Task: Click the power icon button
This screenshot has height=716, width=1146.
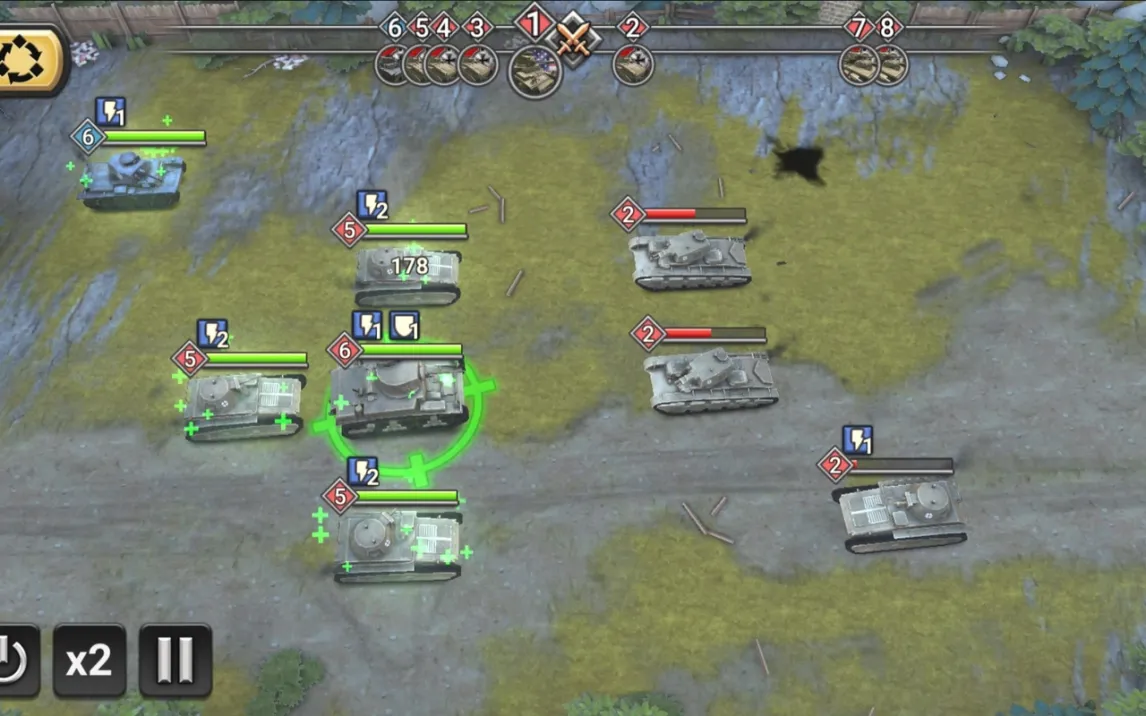Action: click(x=15, y=660)
